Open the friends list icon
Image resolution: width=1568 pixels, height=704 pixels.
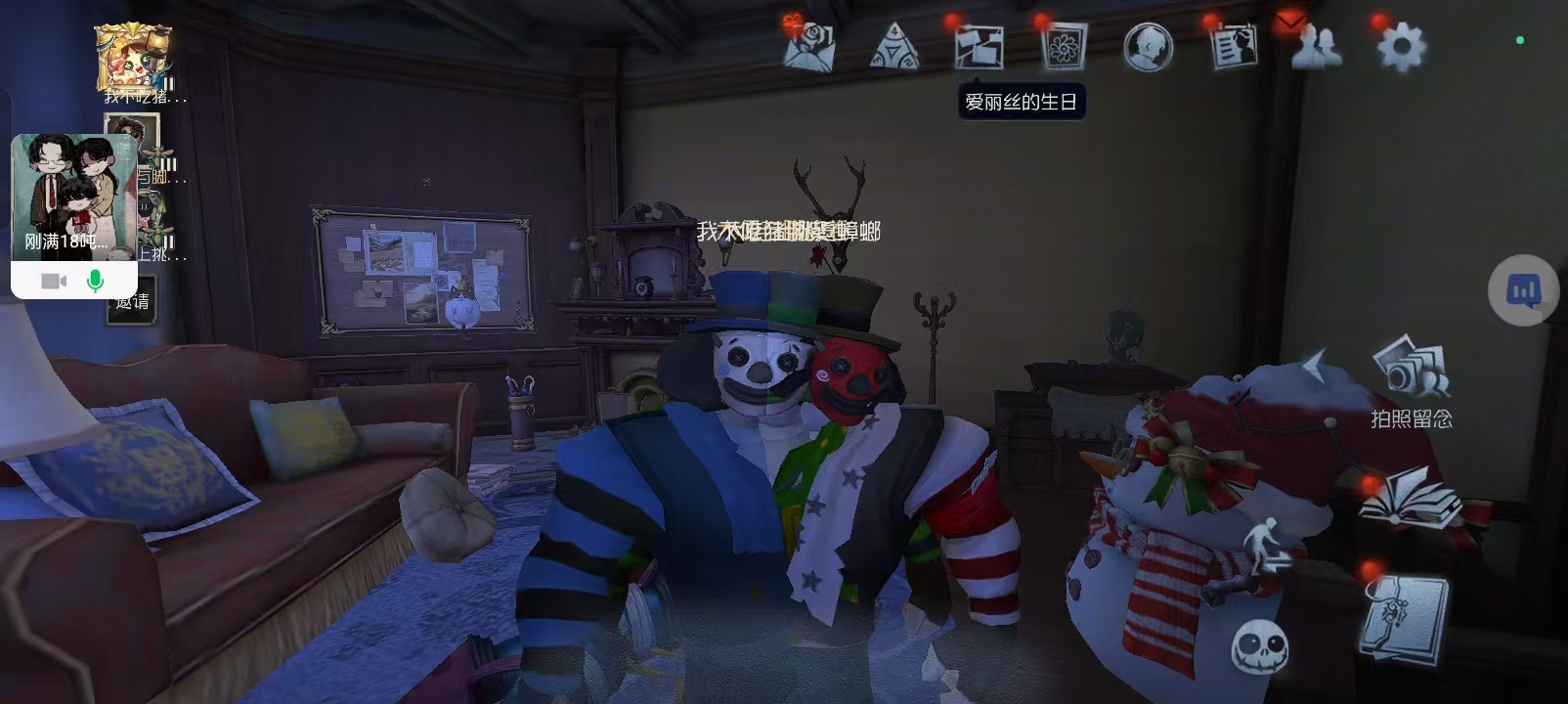point(1316,45)
